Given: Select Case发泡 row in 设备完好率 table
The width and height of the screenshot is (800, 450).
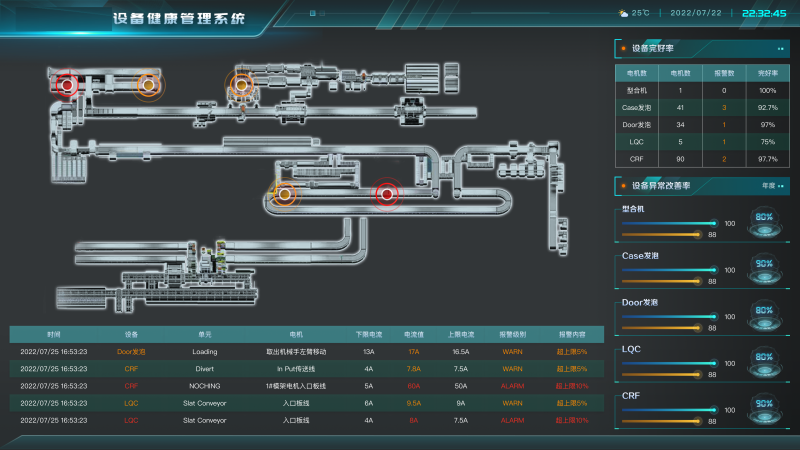Looking at the screenshot, I should (699, 107).
